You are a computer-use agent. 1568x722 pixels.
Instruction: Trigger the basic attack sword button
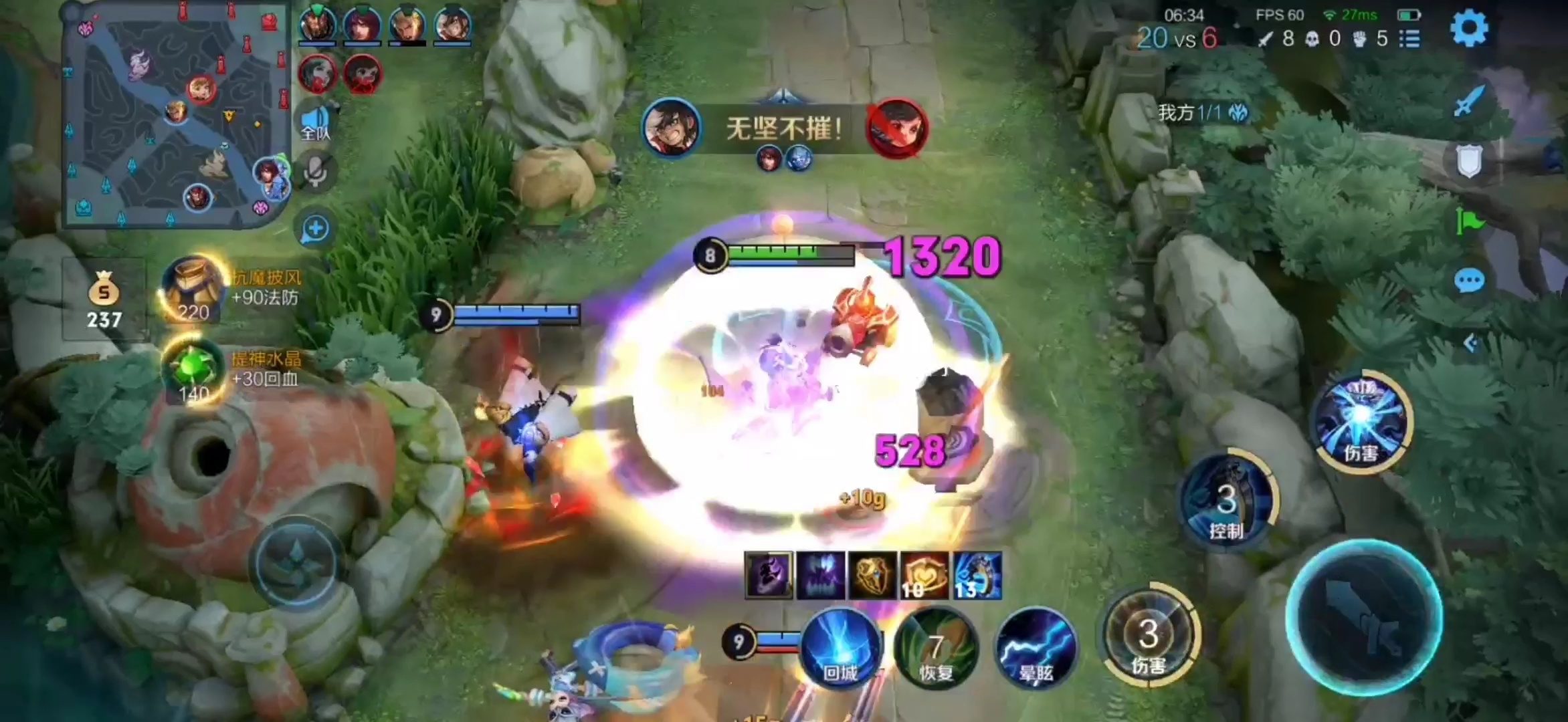point(1364,618)
